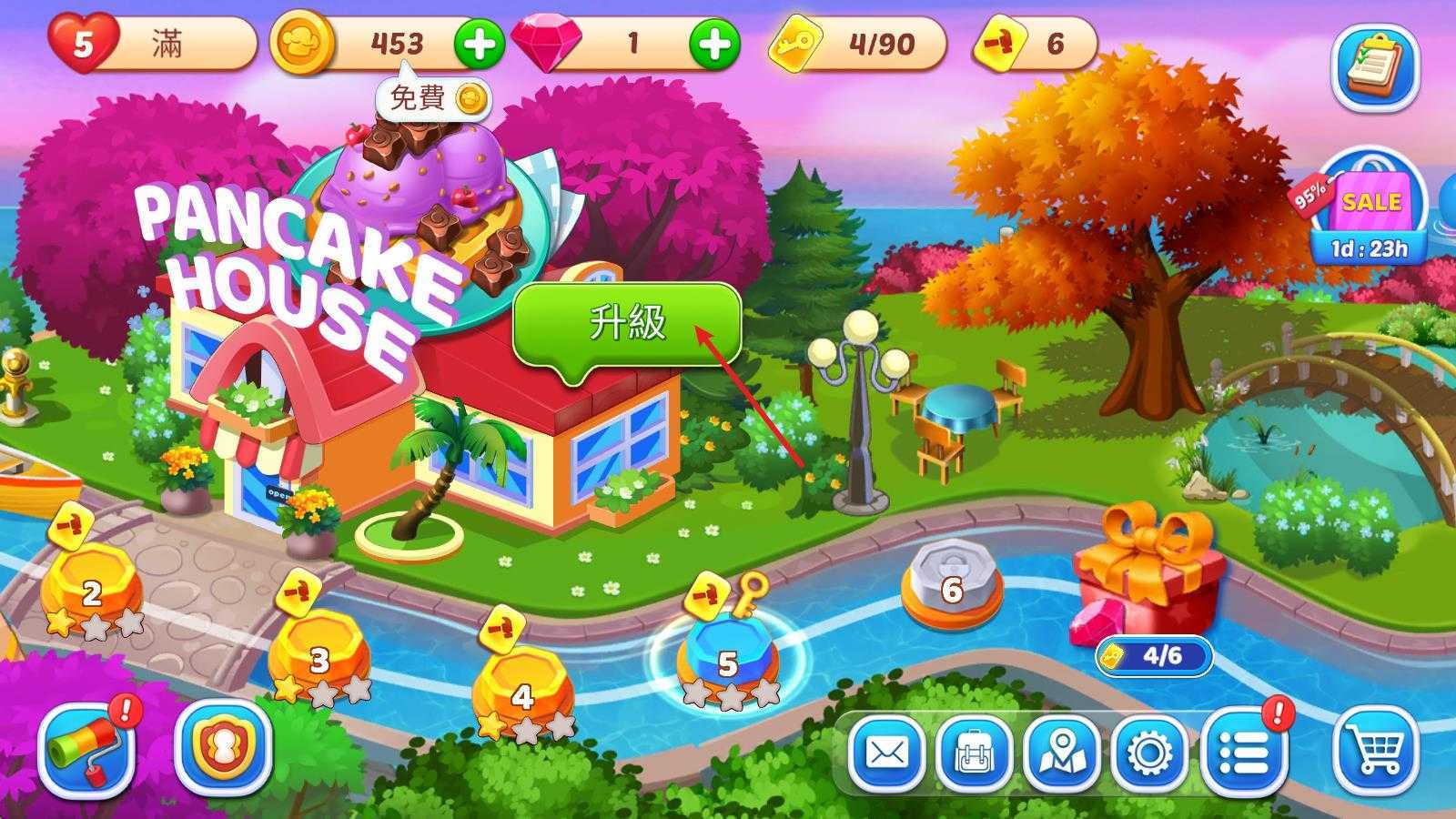Add more coins with the plus button
Viewport: 1456px width, 819px height.
[x=479, y=44]
